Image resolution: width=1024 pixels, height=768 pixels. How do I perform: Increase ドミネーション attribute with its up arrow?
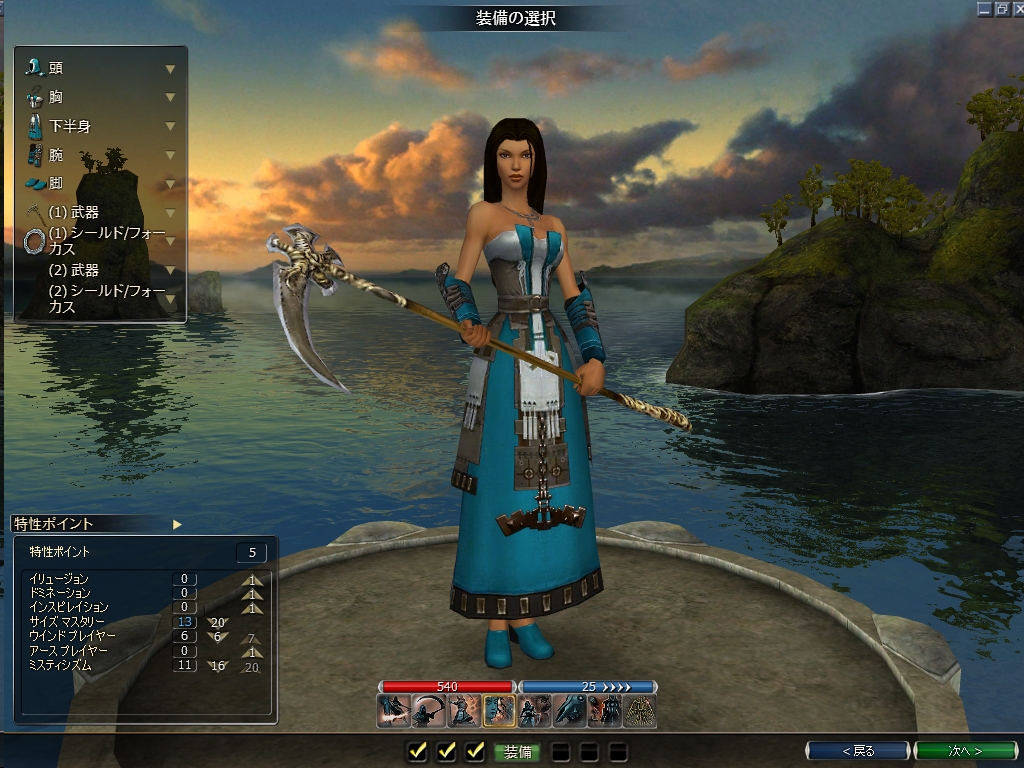coord(254,593)
